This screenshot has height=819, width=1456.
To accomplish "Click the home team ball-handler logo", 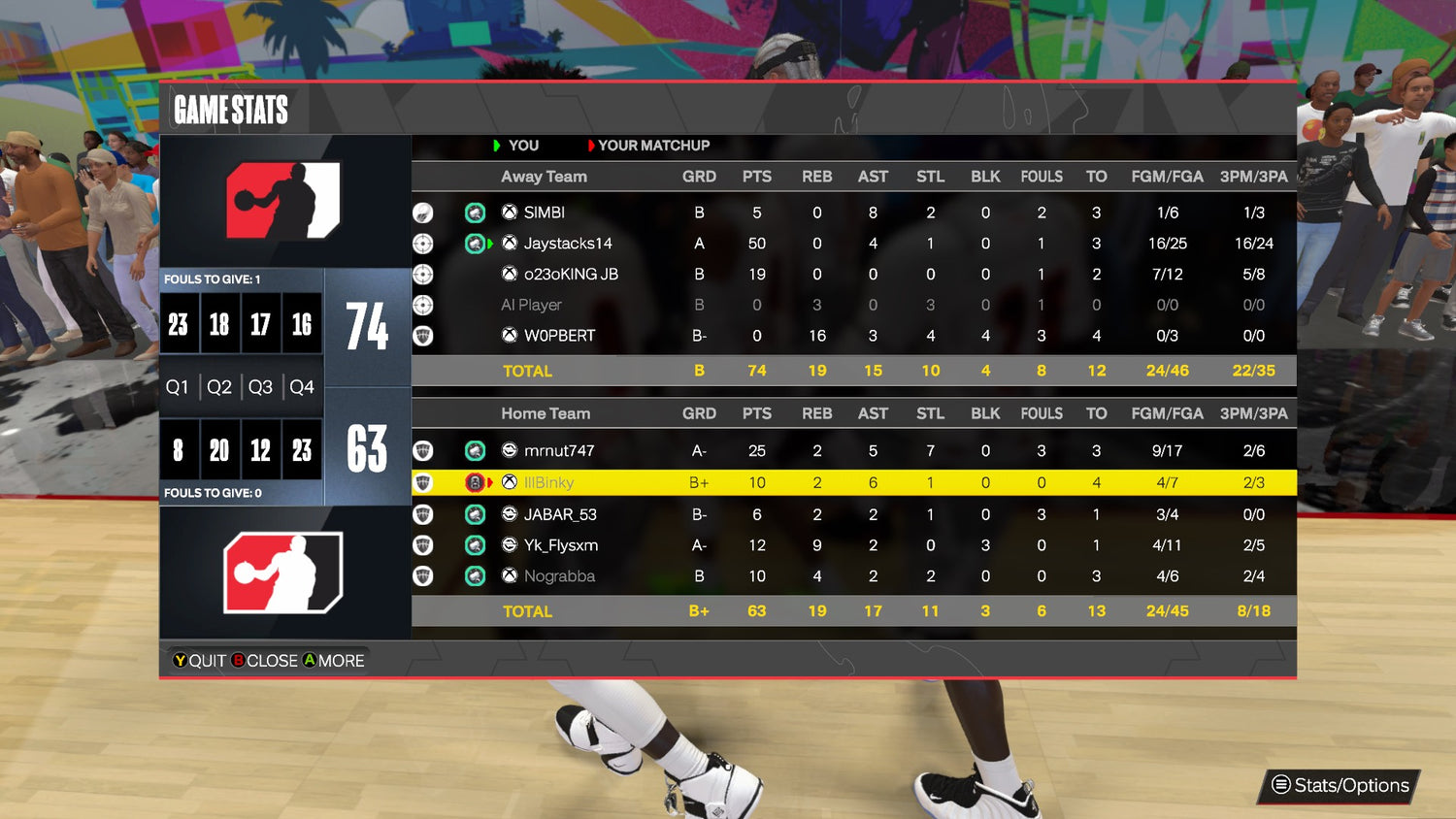I will point(284,572).
